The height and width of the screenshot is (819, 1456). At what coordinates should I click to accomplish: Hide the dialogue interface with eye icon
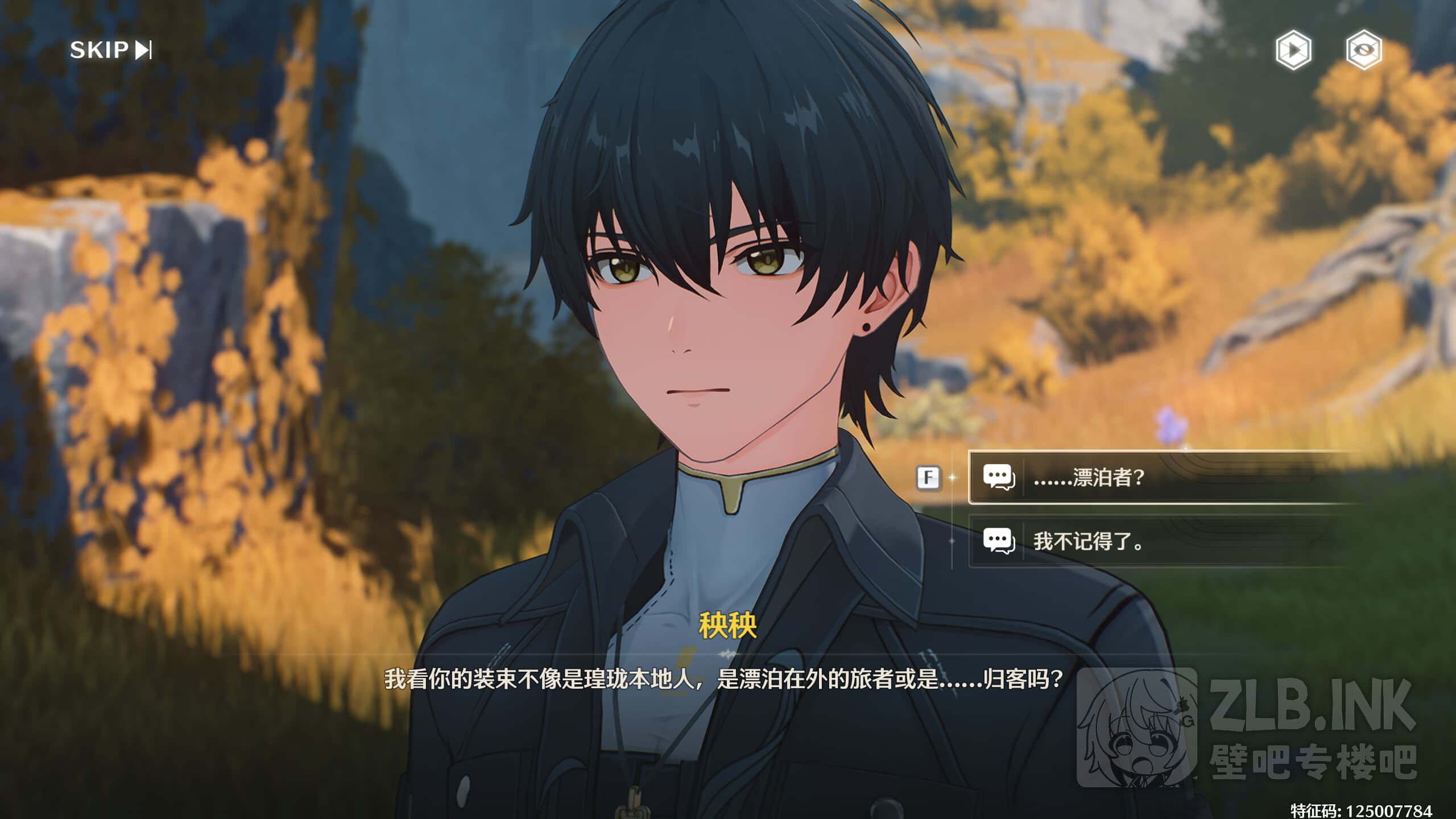[1363, 50]
